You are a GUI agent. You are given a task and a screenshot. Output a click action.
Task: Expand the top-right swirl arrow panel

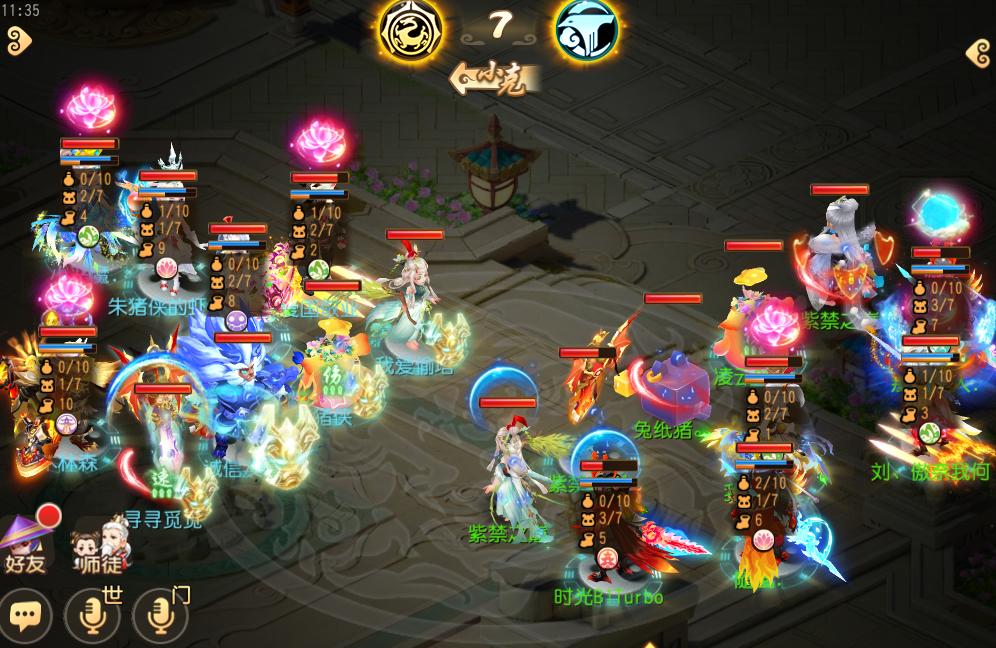pyautogui.click(x=978, y=52)
